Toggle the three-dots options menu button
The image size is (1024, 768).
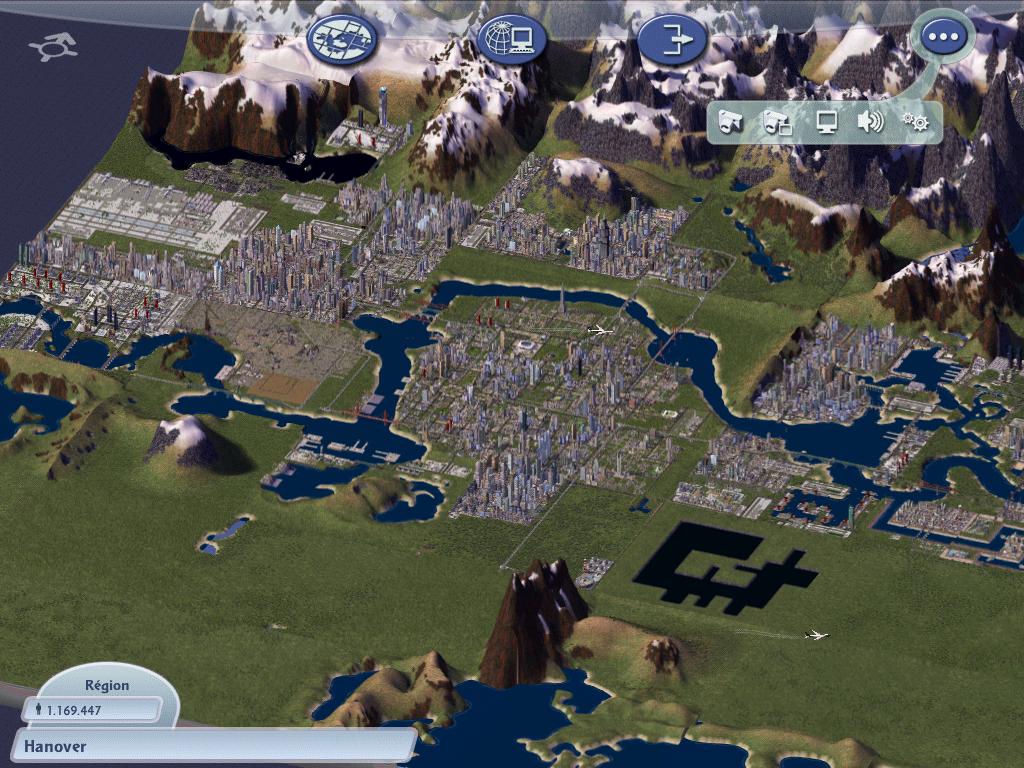940,38
